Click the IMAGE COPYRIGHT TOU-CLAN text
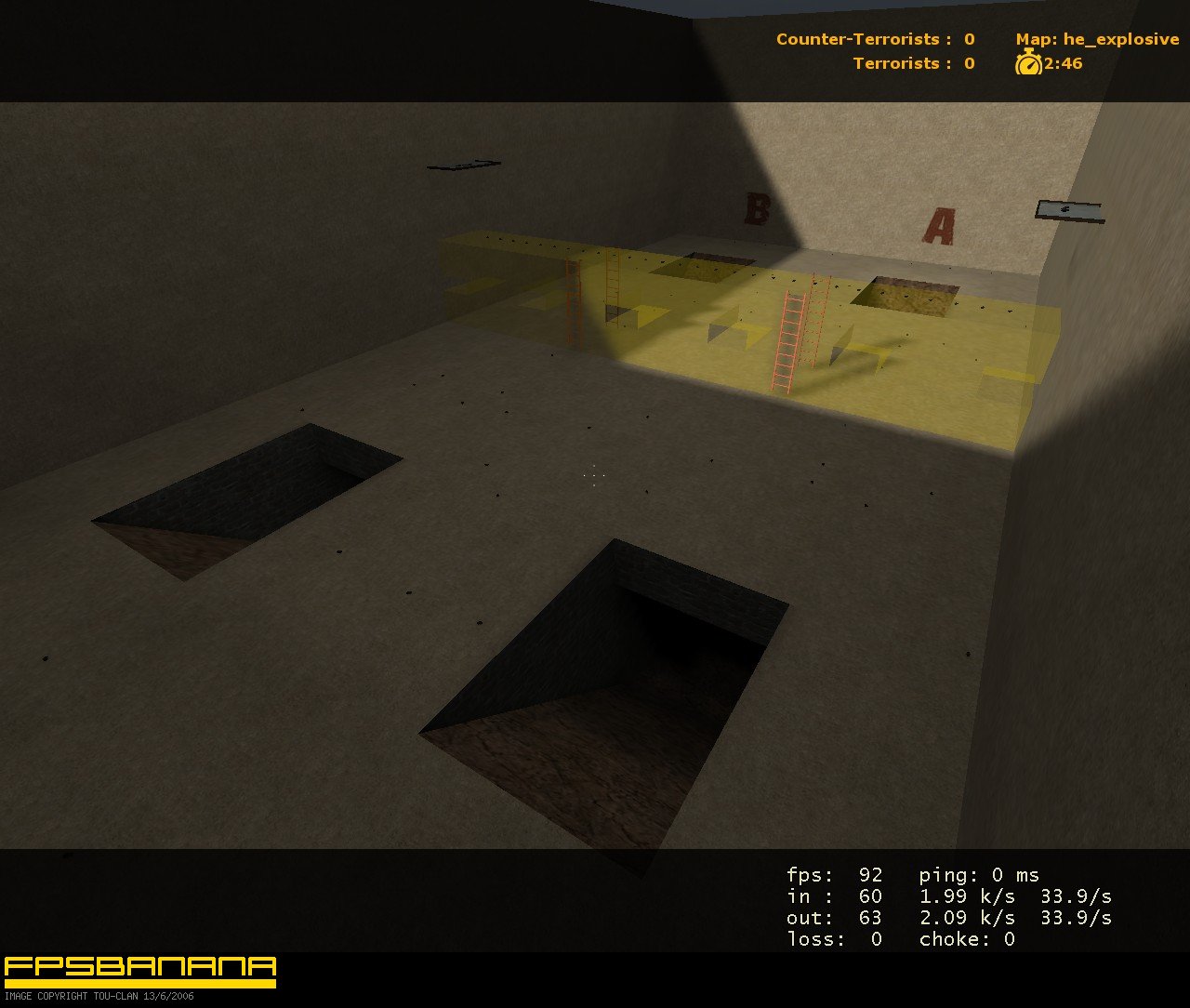Screen dimensions: 1190x1008 [x=99, y=996]
